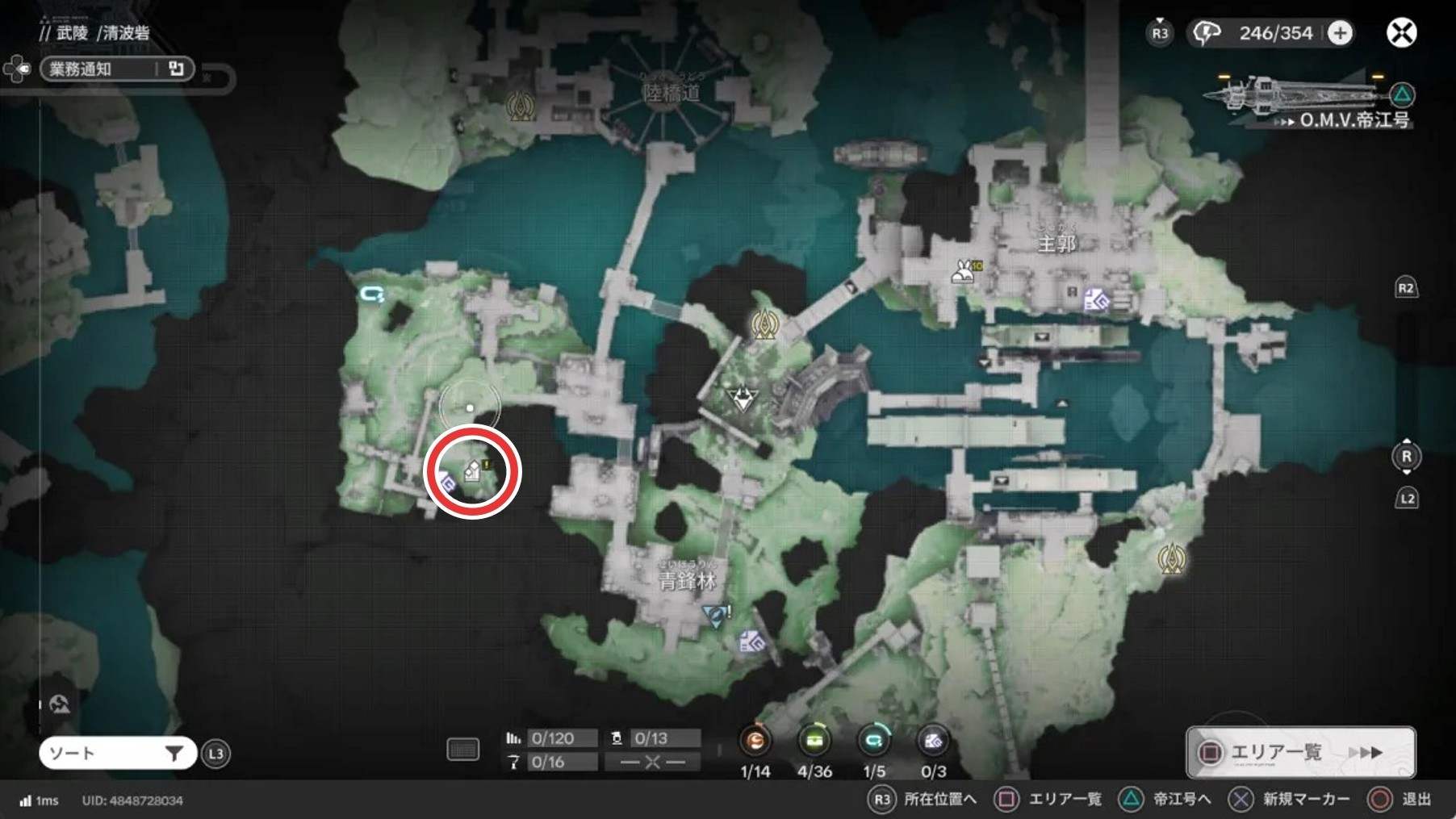Image resolution: width=1456 pixels, height=819 pixels.
Task: Select the teal loop tracker showing 1/5
Action: [x=873, y=741]
